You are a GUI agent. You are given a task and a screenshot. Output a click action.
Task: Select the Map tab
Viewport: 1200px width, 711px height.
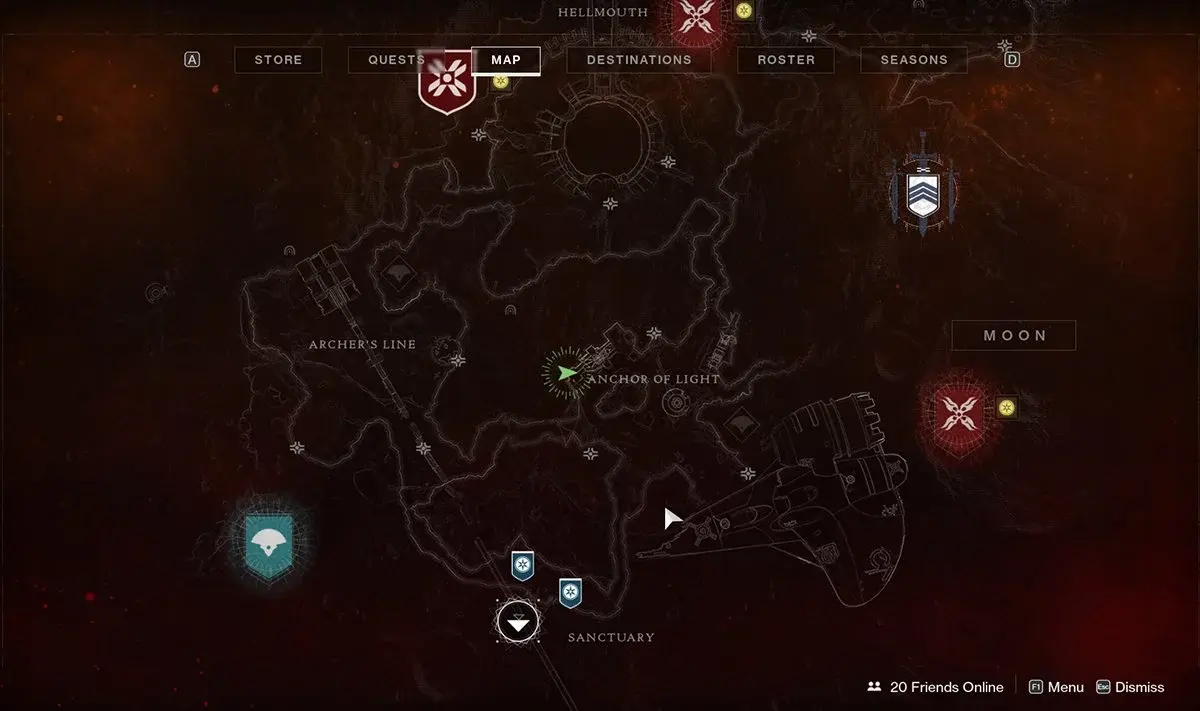pyautogui.click(x=506, y=60)
